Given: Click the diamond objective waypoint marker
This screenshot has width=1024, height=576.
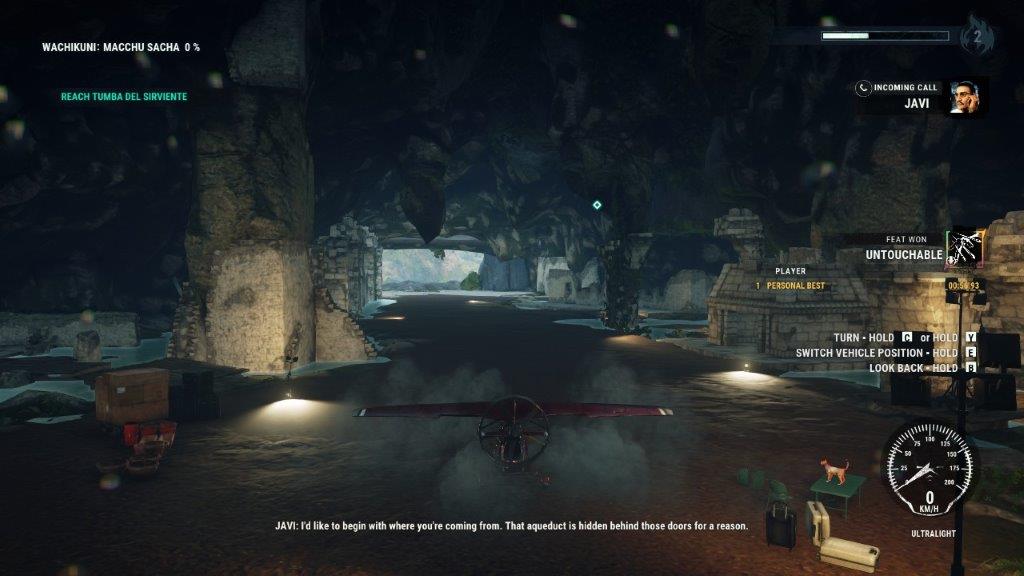Looking at the screenshot, I should click(x=597, y=205).
